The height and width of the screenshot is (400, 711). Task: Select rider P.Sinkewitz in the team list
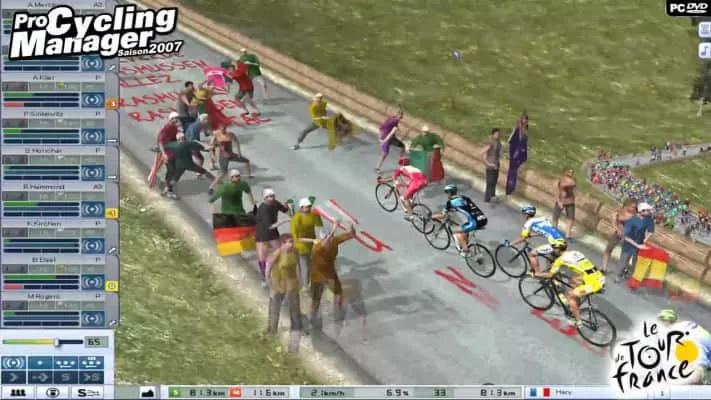(x=45, y=113)
